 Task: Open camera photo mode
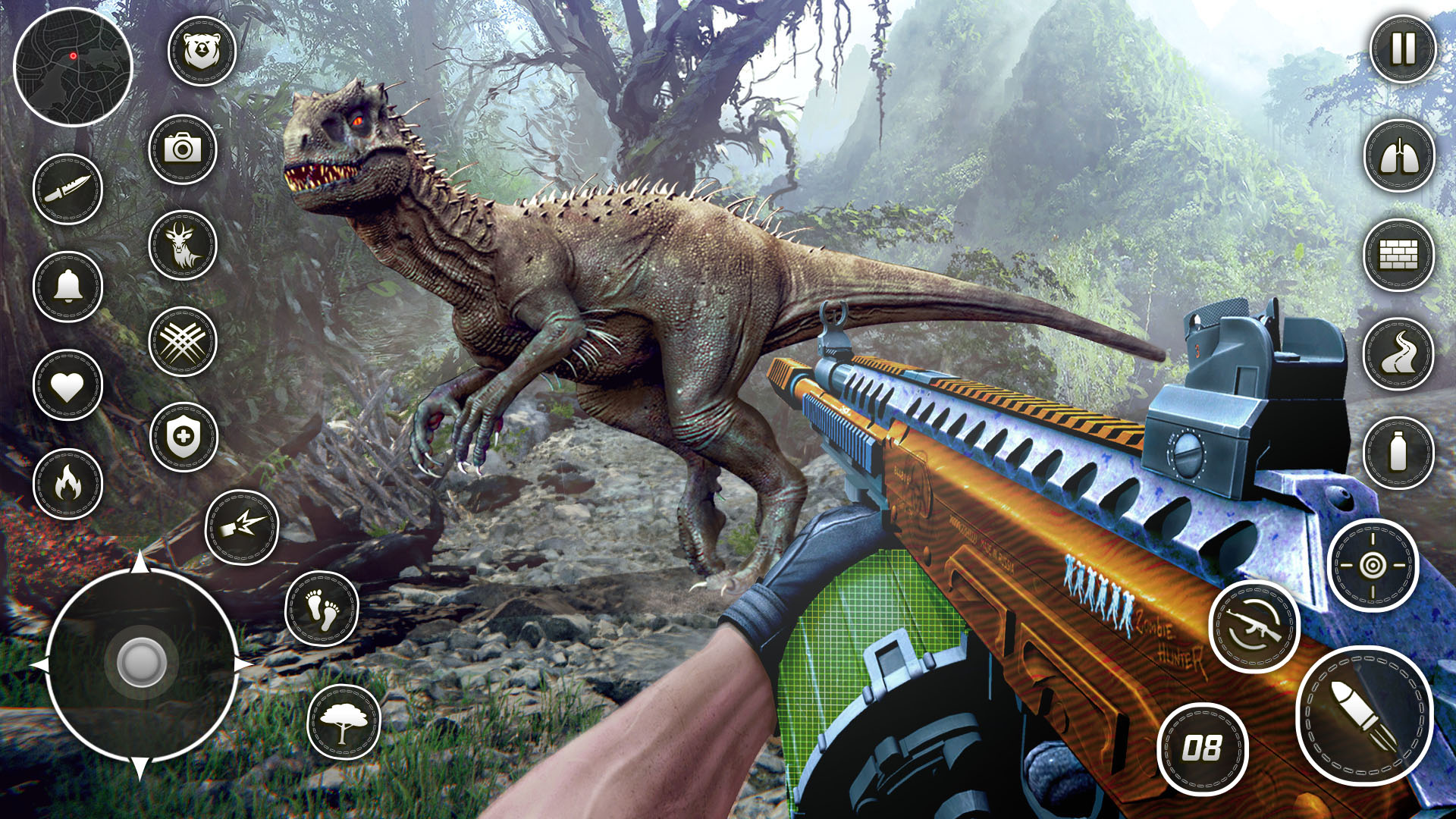click(x=182, y=149)
